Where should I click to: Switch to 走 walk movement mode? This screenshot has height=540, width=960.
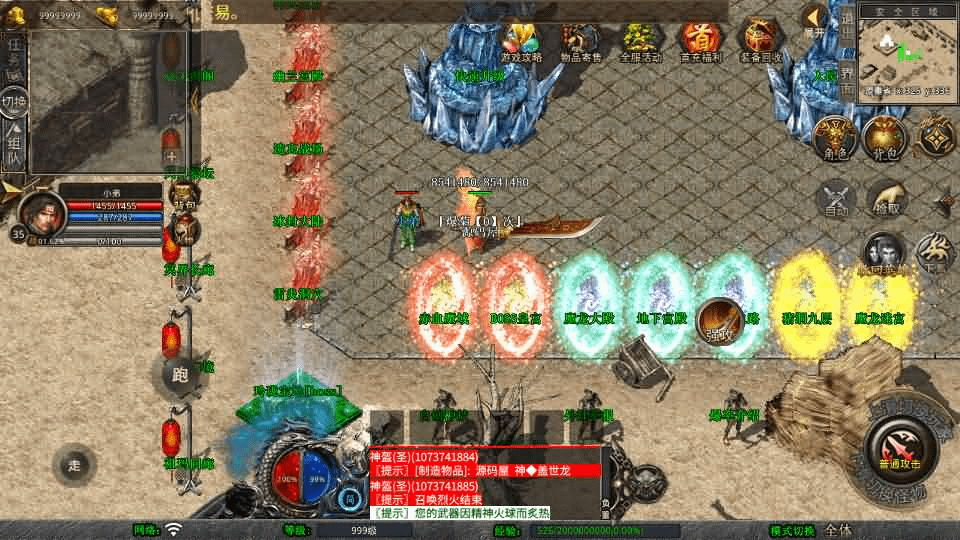pyautogui.click(x=74, y=464)
